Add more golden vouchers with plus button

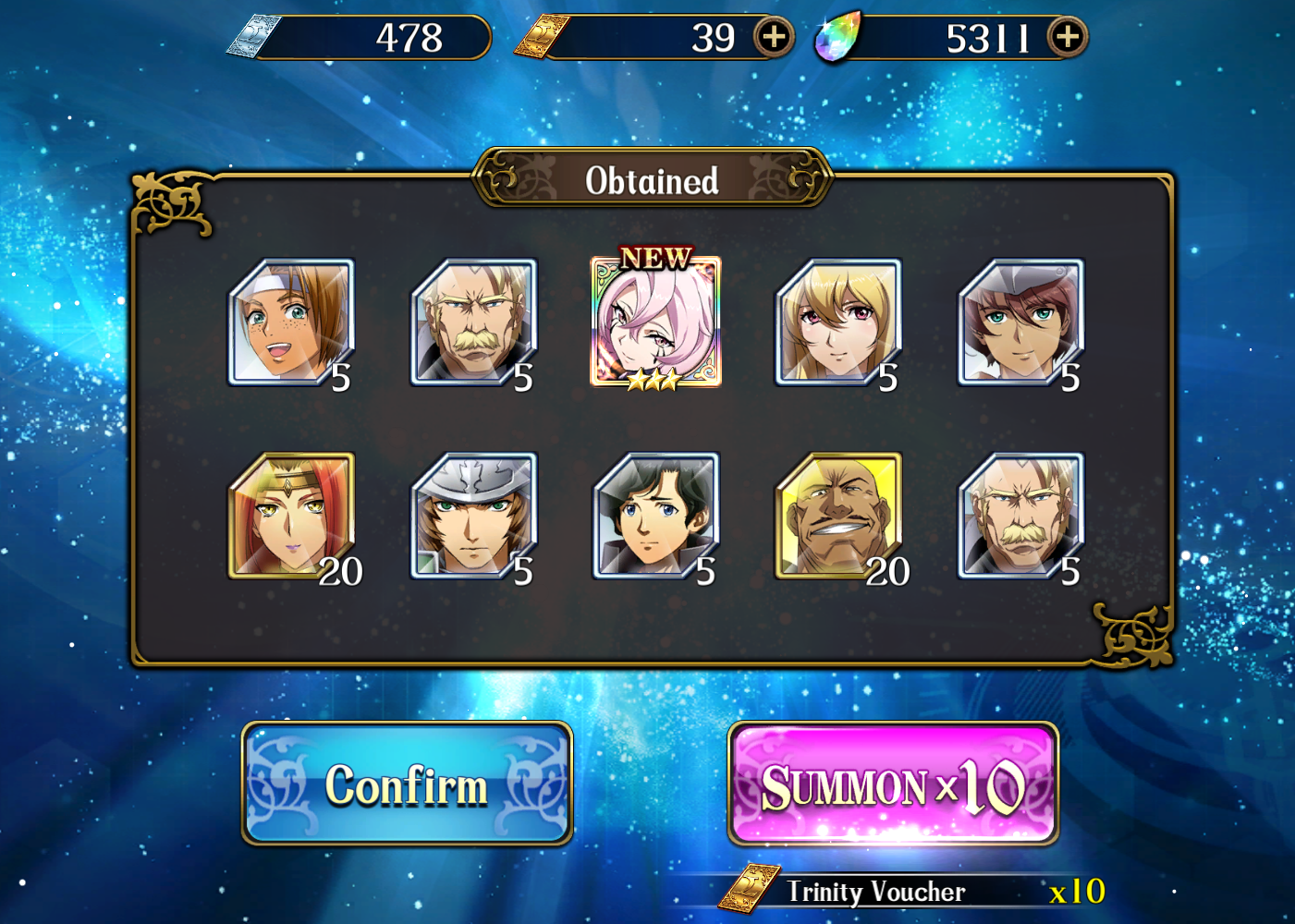[x=773, y=37]
